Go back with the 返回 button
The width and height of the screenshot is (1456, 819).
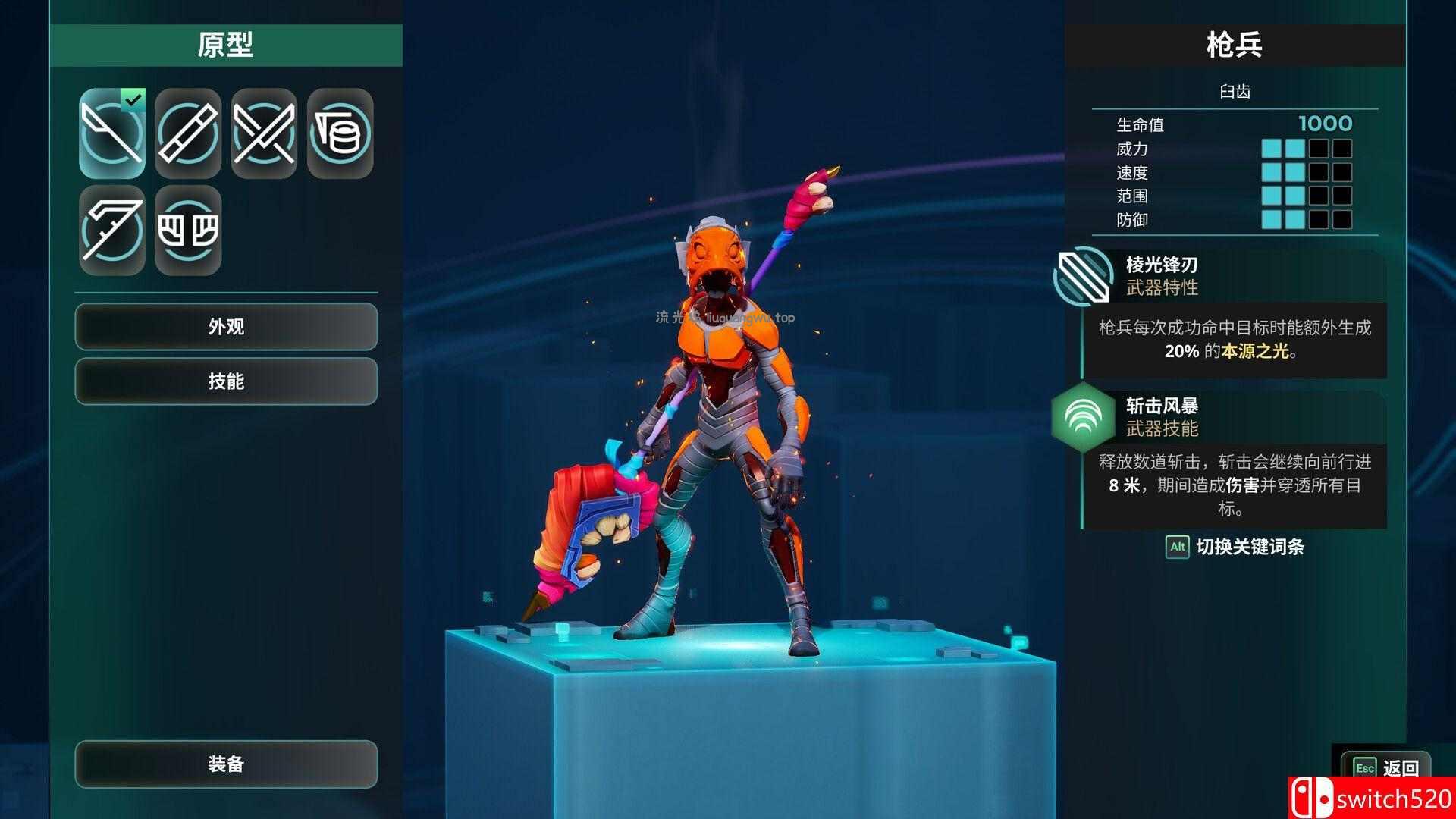click(1385, 767)
